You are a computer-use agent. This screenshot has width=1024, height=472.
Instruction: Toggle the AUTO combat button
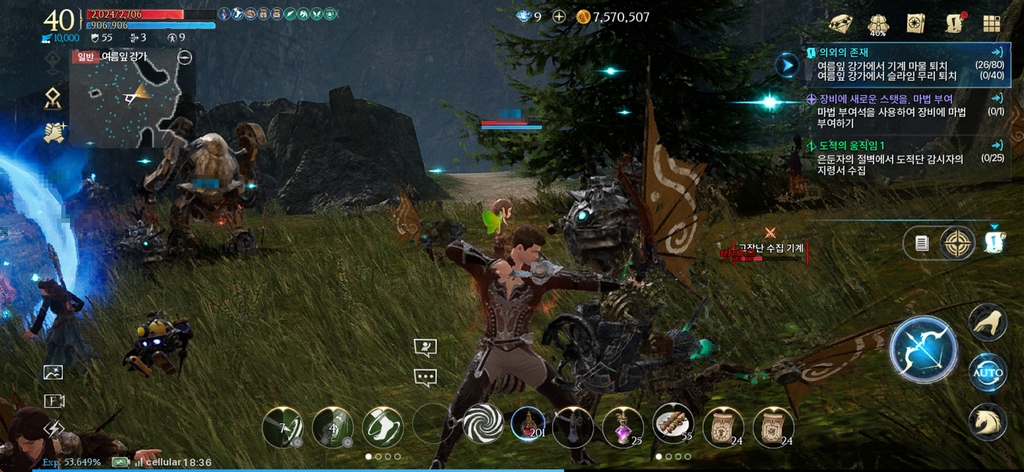pyautogui.click(x=987, y=373)
